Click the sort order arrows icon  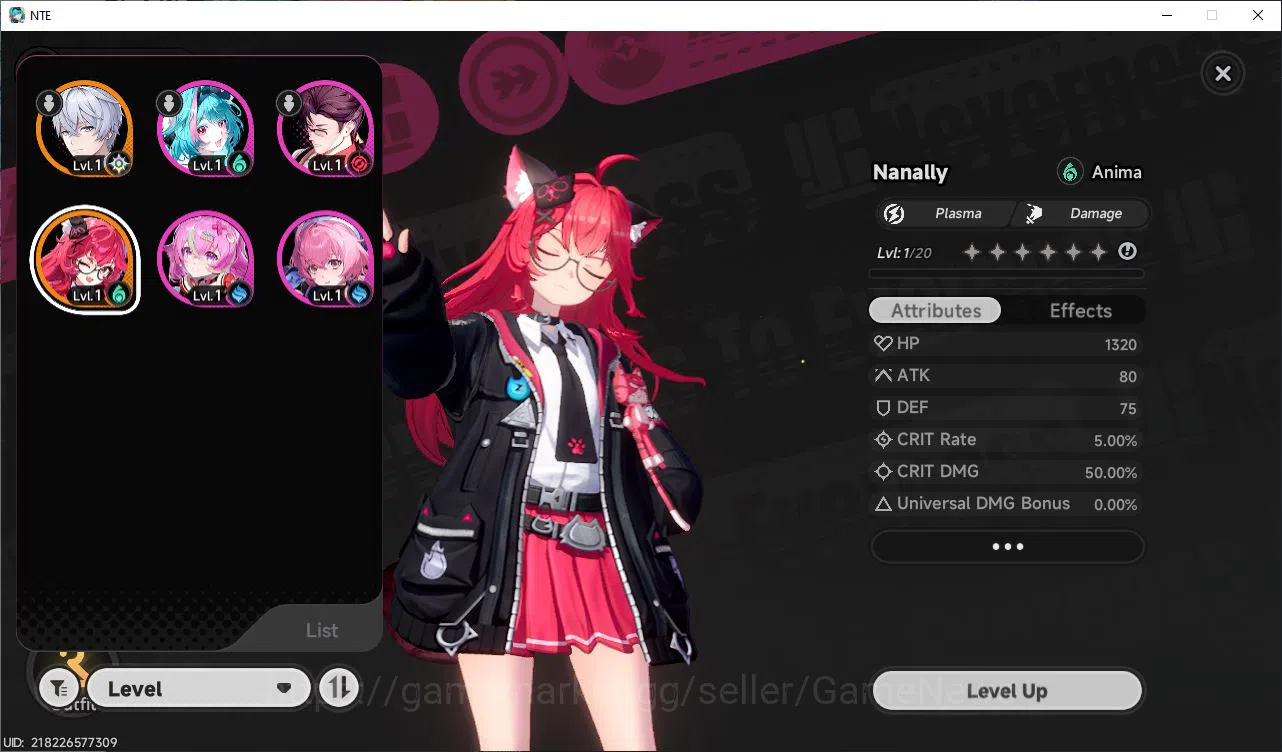(339, 688)
